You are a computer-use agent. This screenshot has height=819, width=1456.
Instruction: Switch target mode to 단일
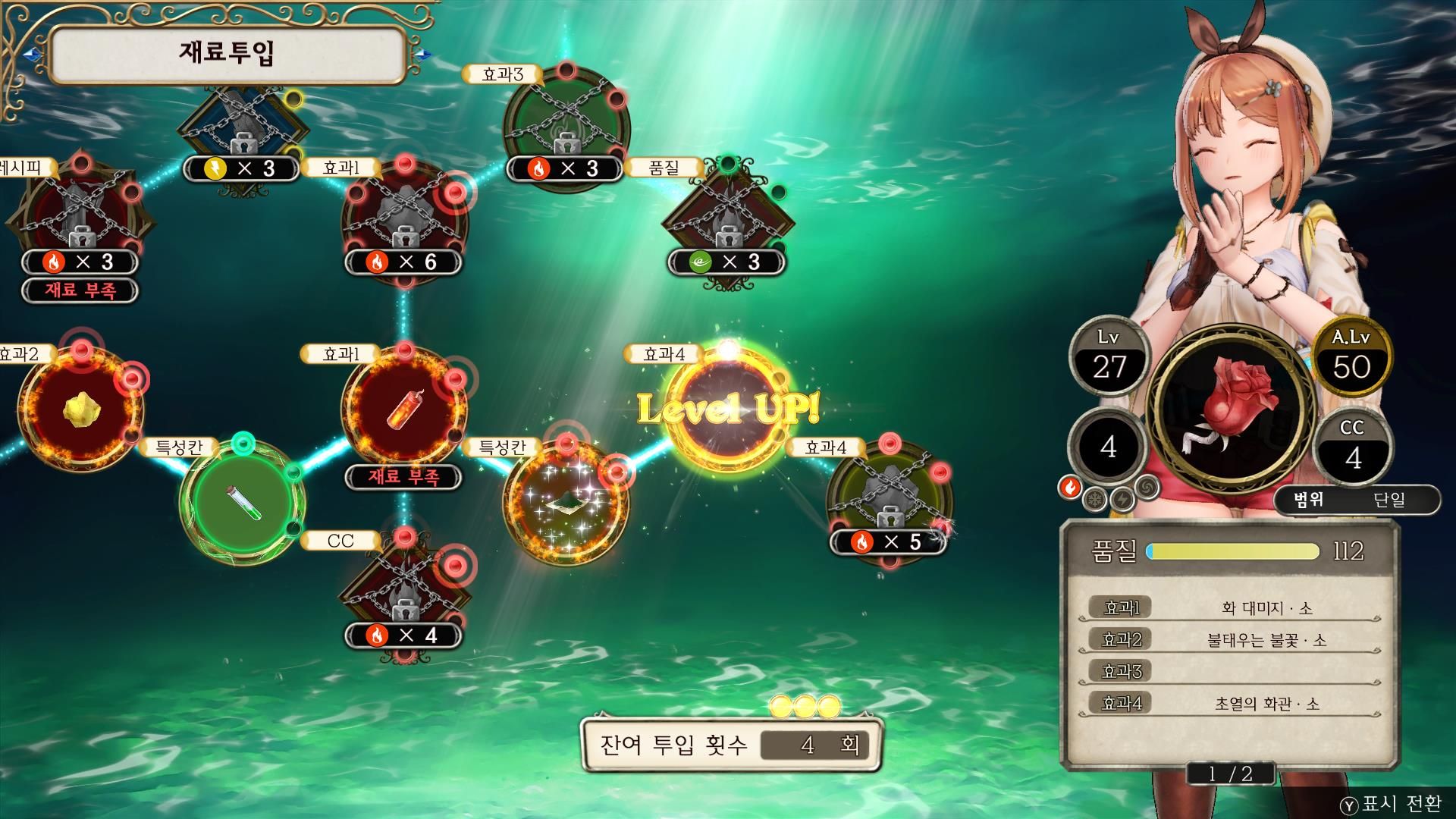[1389, 500]
